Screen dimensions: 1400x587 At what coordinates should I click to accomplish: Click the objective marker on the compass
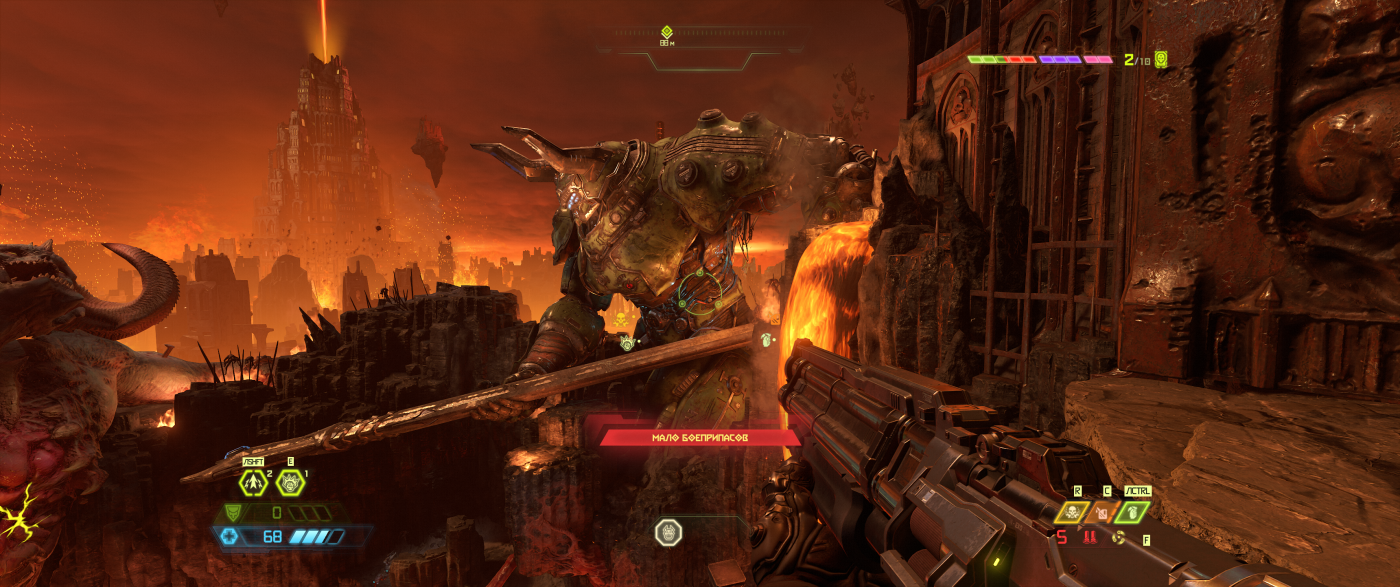[667, 32]
